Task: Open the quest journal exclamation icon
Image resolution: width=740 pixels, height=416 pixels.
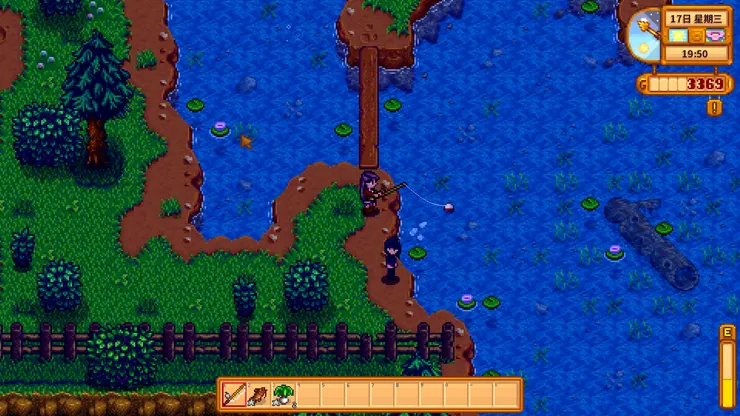Action: [714, 106]
